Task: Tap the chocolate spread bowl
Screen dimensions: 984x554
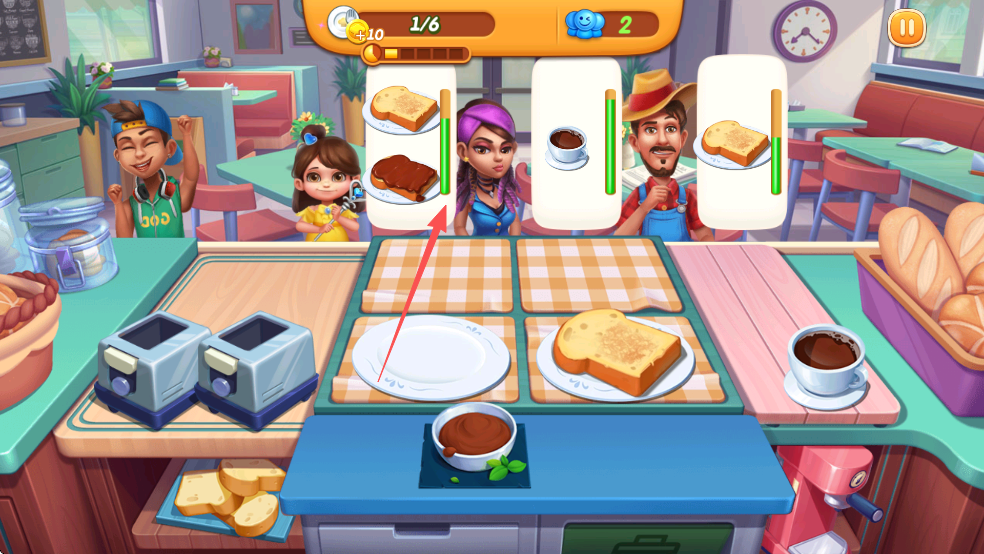Action: 473,435
